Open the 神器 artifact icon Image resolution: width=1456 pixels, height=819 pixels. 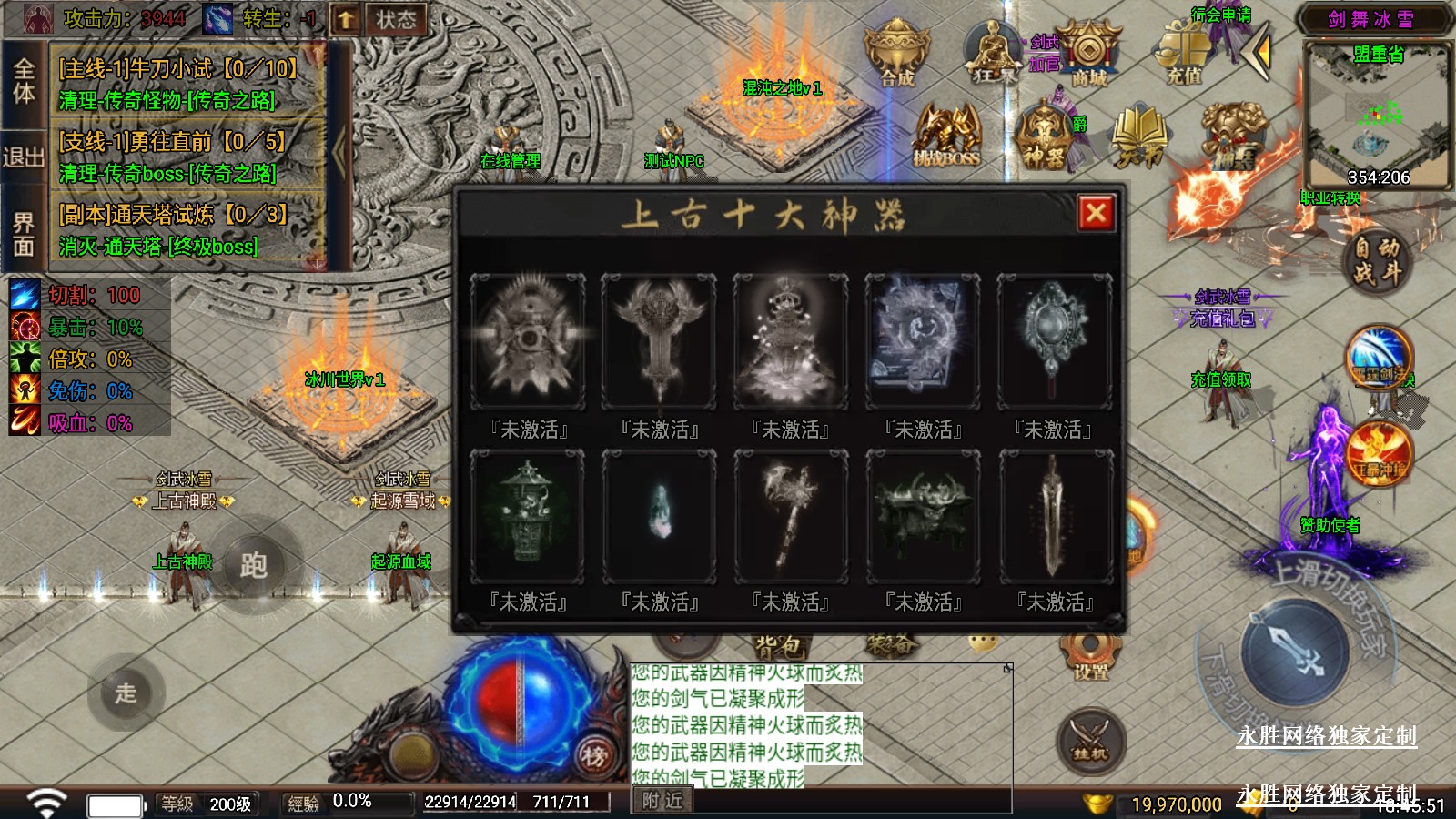pos(1043,136)
